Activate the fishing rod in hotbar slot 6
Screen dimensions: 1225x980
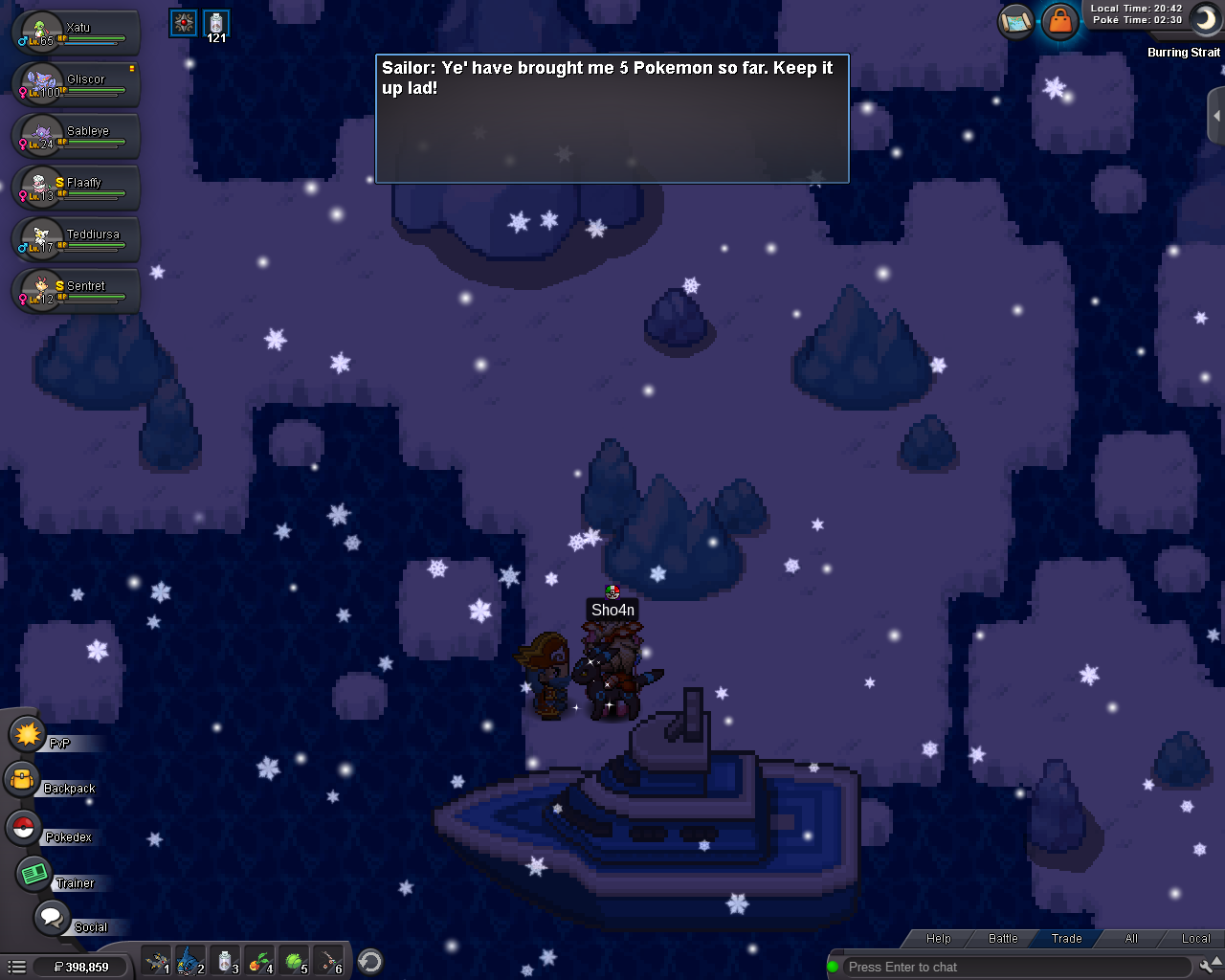329,961
